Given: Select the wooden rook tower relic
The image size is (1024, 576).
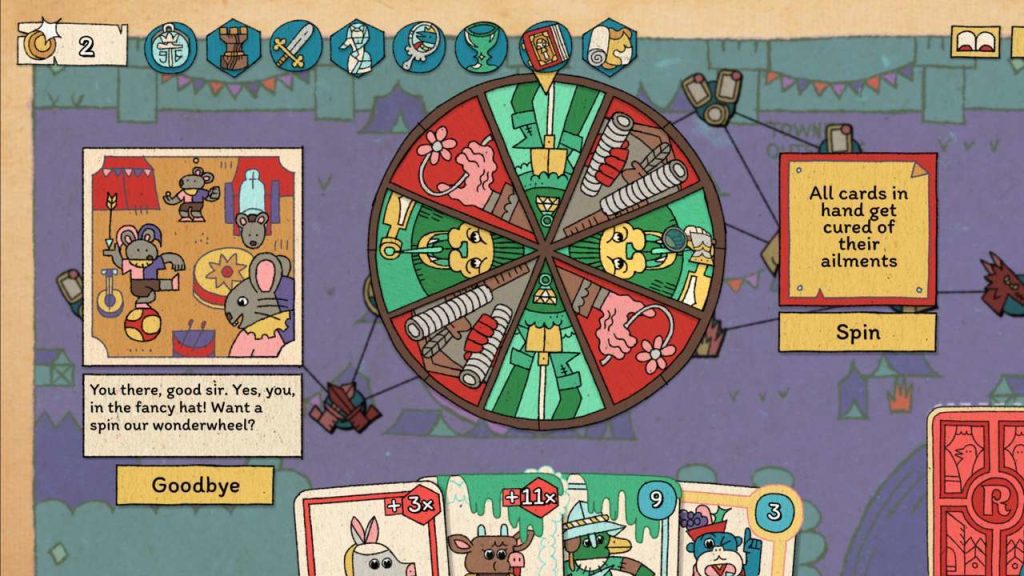Looking at the screenshot, I should 234,47.
